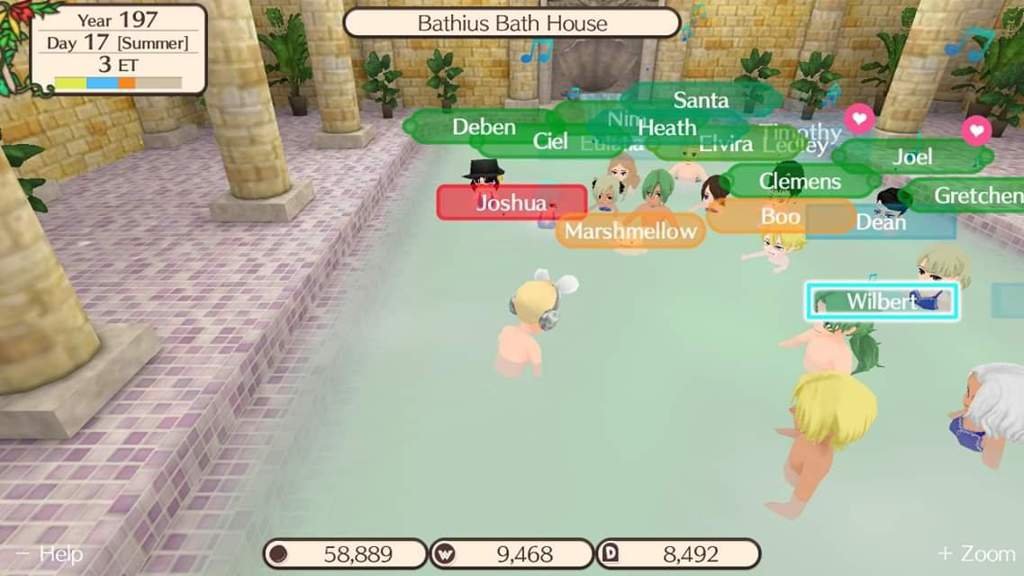Select the Joel name tag
The width and height of the screenshot is (1024, 576).
coord(912,156)
